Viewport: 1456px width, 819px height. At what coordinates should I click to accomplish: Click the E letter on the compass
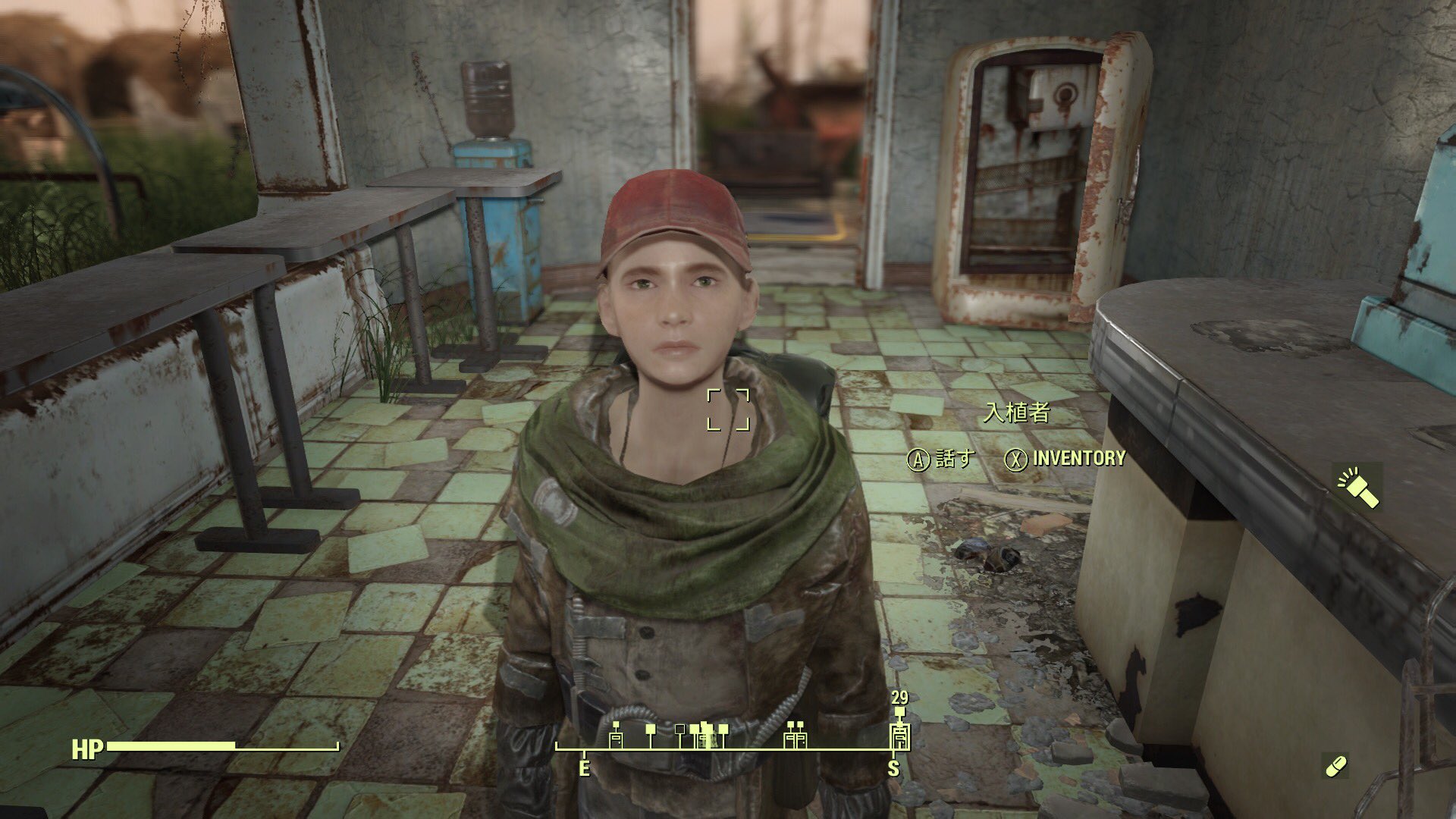point(584,767)
